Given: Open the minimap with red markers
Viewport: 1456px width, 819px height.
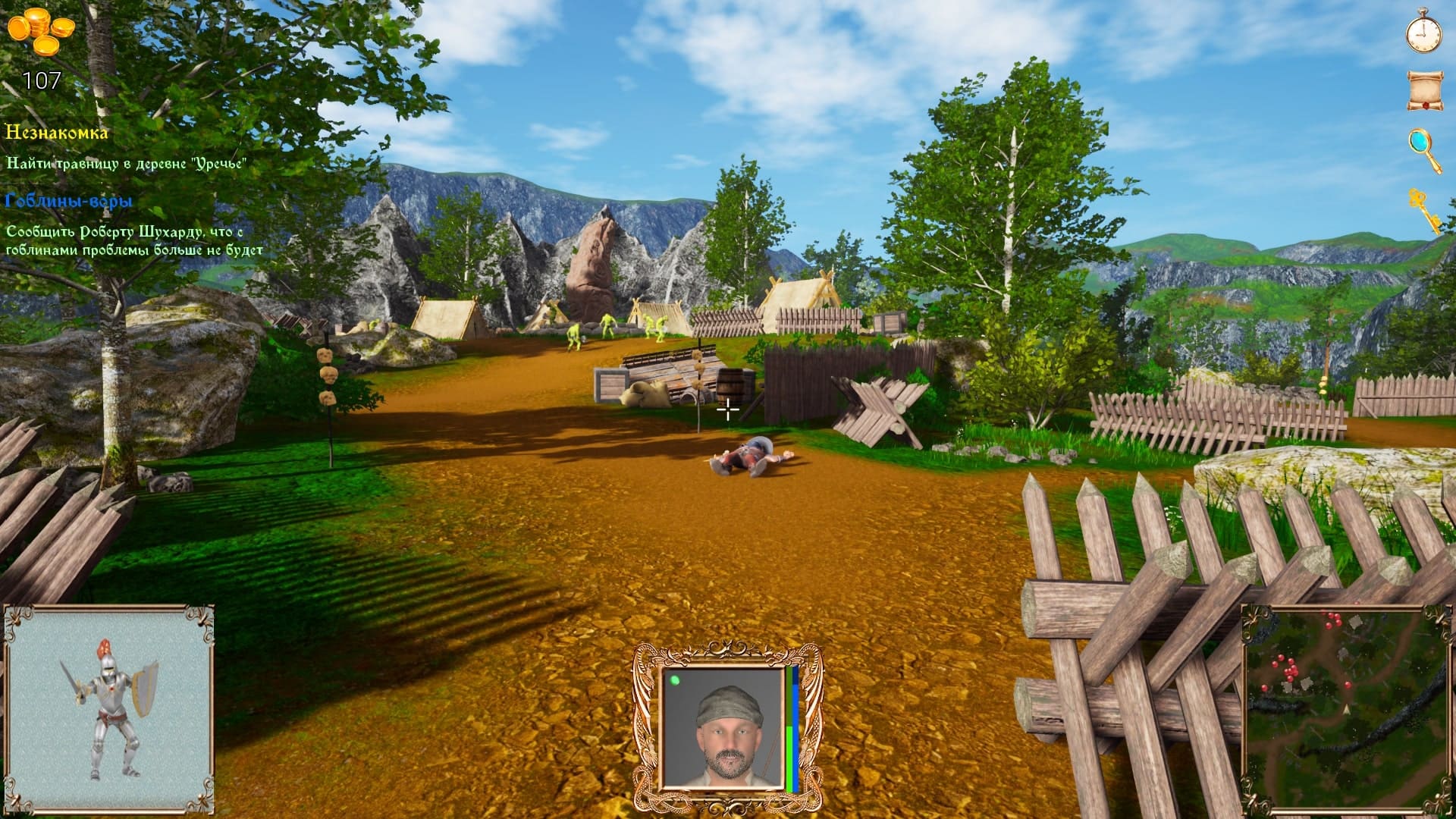Looking at the screenshot, I should click(x=1345, y=708).
